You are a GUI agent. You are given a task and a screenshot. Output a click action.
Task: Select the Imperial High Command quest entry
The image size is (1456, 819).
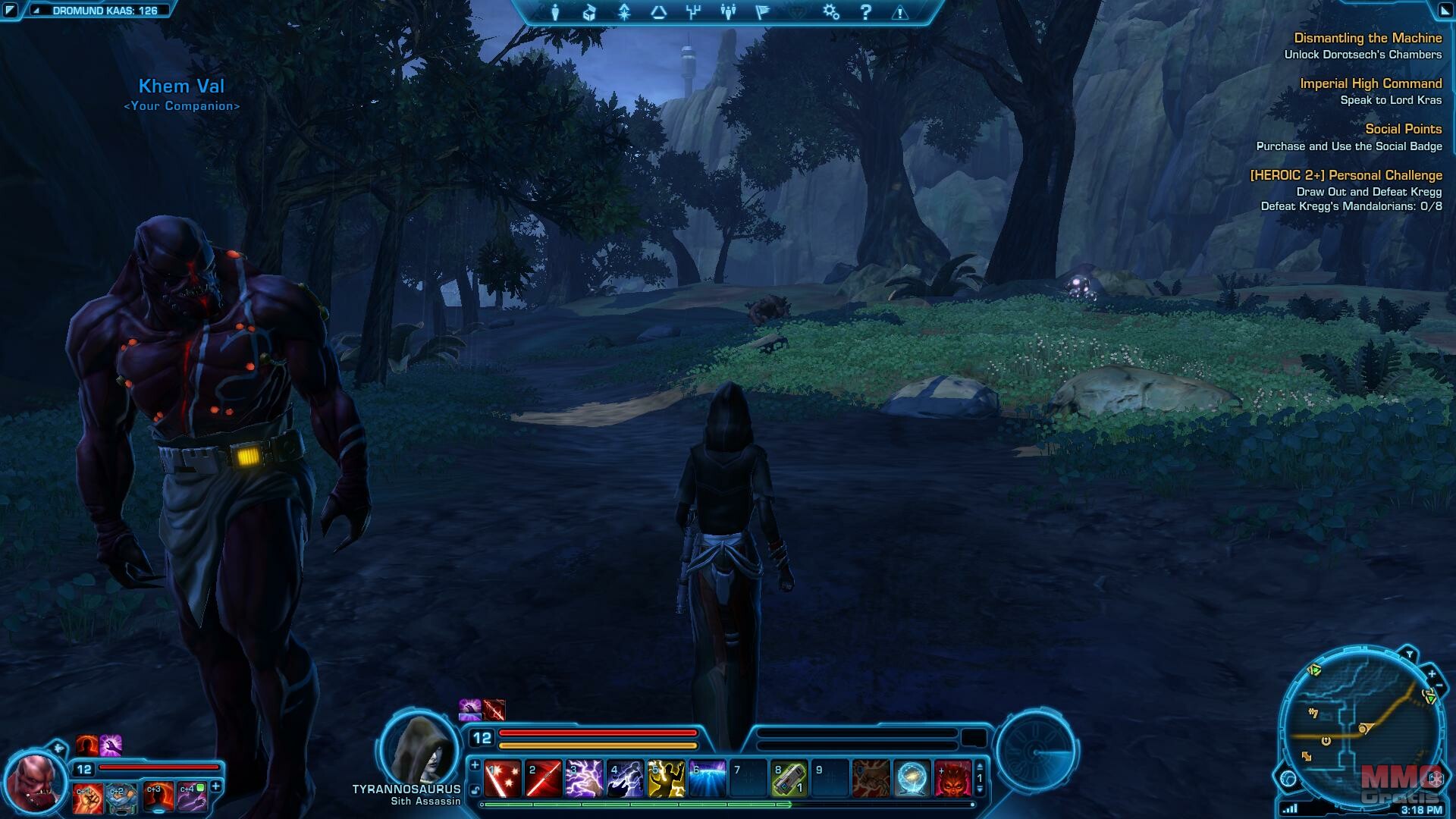tap(1370, 83)
